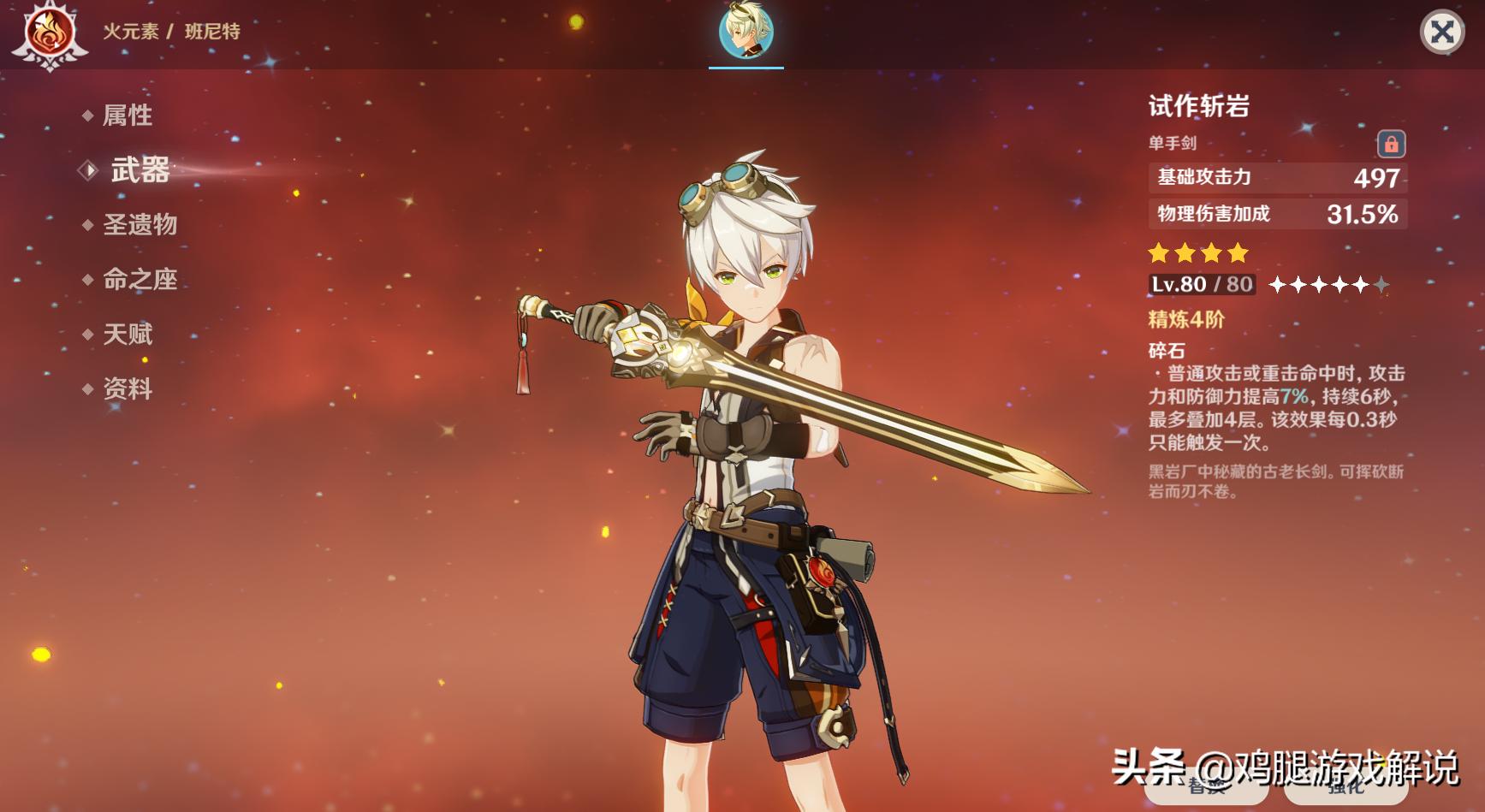Open the 命之座 constellation page
Viewport: 1485px width, 812px height.
(x=140, y=280)
